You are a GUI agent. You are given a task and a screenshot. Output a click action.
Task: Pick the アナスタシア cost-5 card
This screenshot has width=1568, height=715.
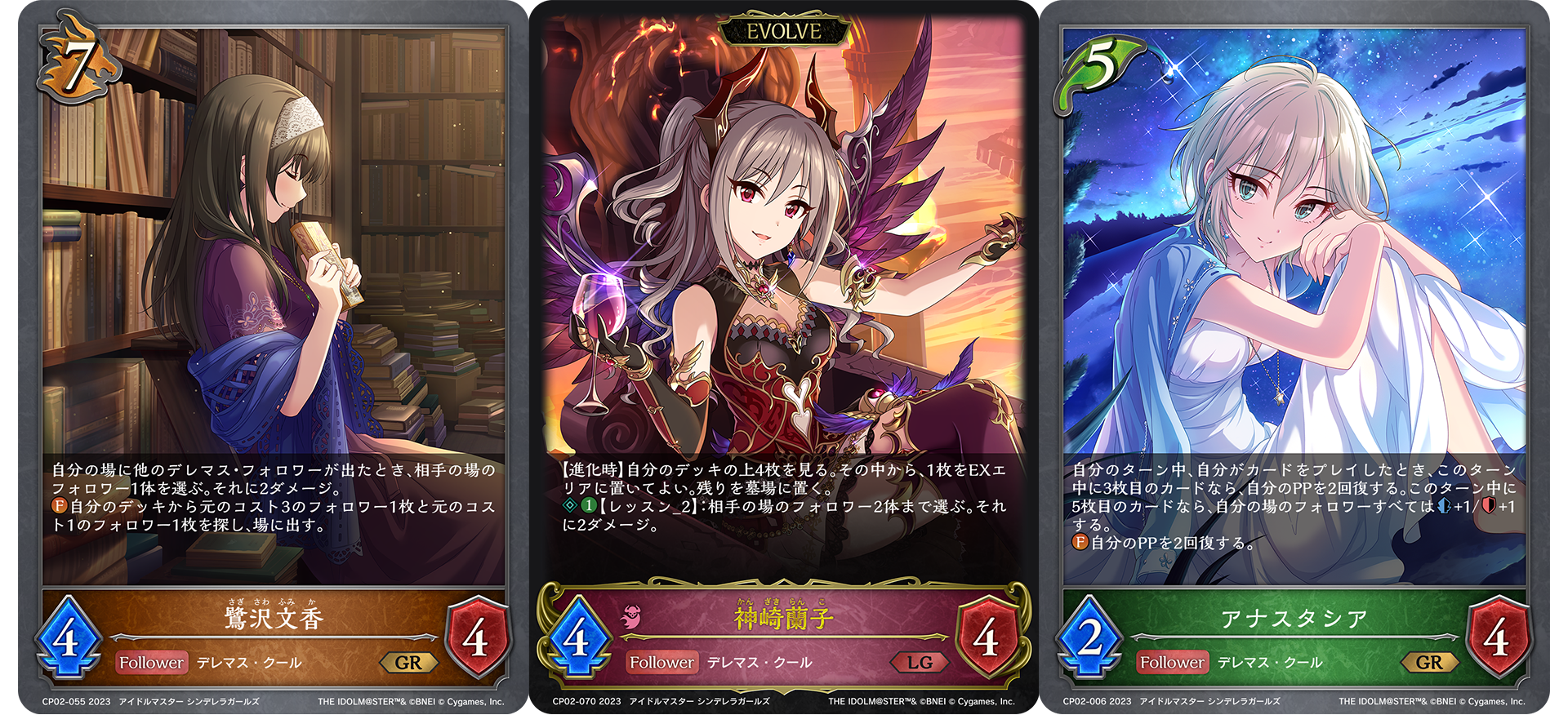click(1294, 357)
